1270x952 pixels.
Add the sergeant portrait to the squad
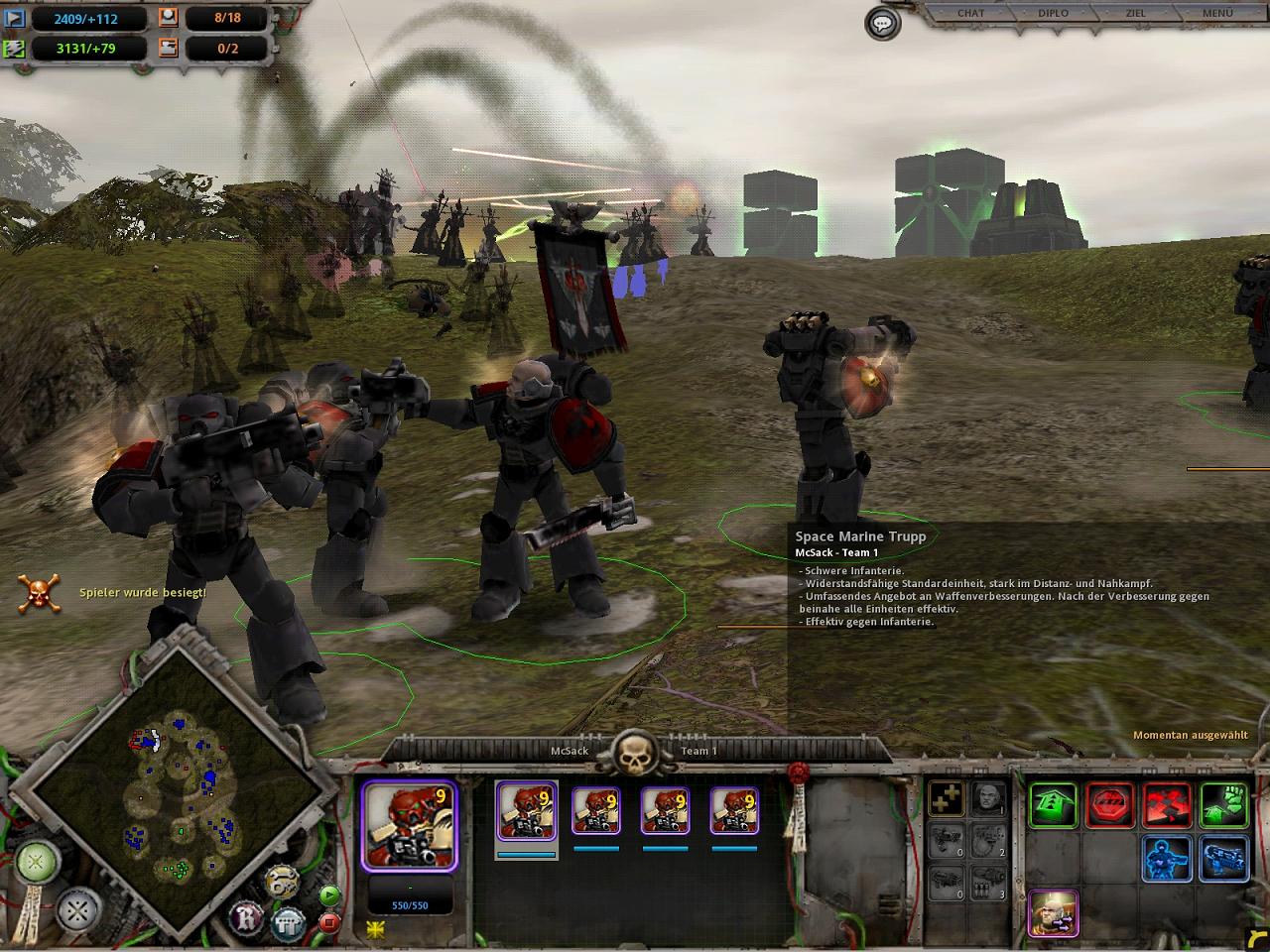click(987, 798)
